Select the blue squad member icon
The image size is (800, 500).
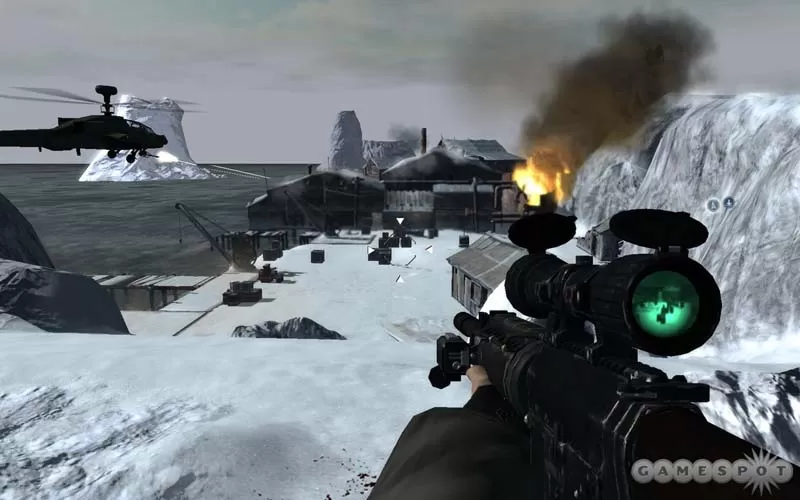click(x=728, y=203)
